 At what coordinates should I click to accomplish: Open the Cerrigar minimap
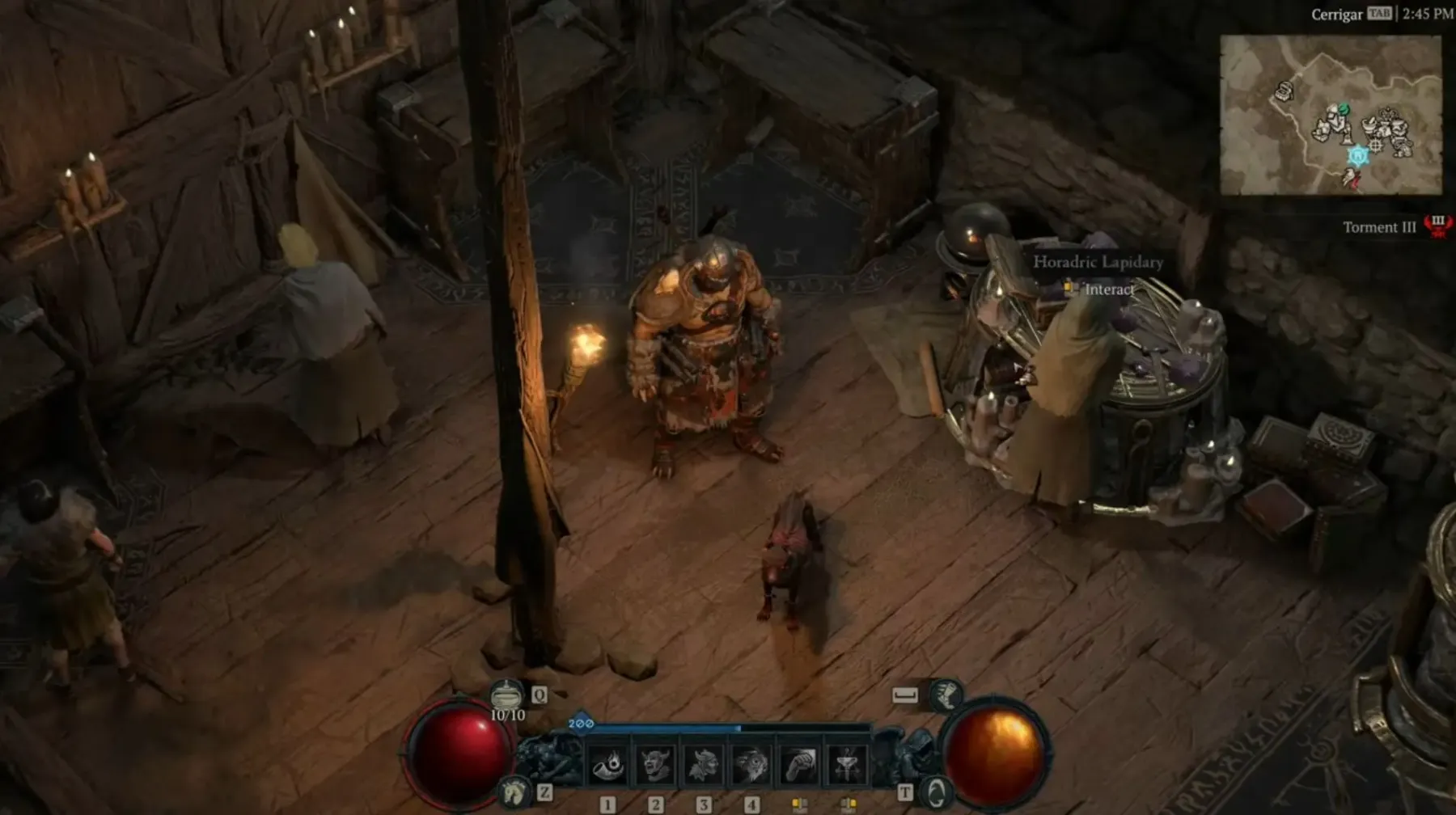tap(1331, 115)
